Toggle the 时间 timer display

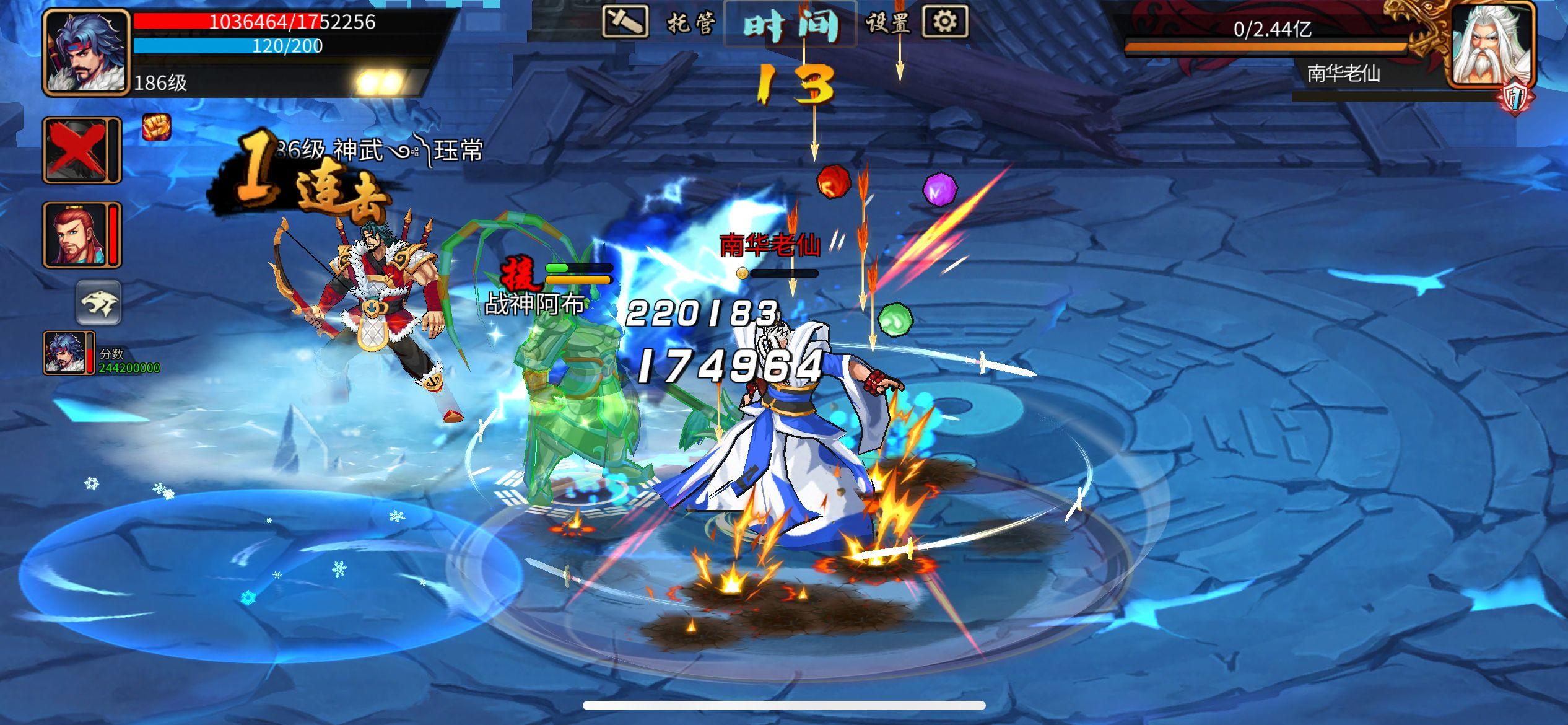pos(790,22)
